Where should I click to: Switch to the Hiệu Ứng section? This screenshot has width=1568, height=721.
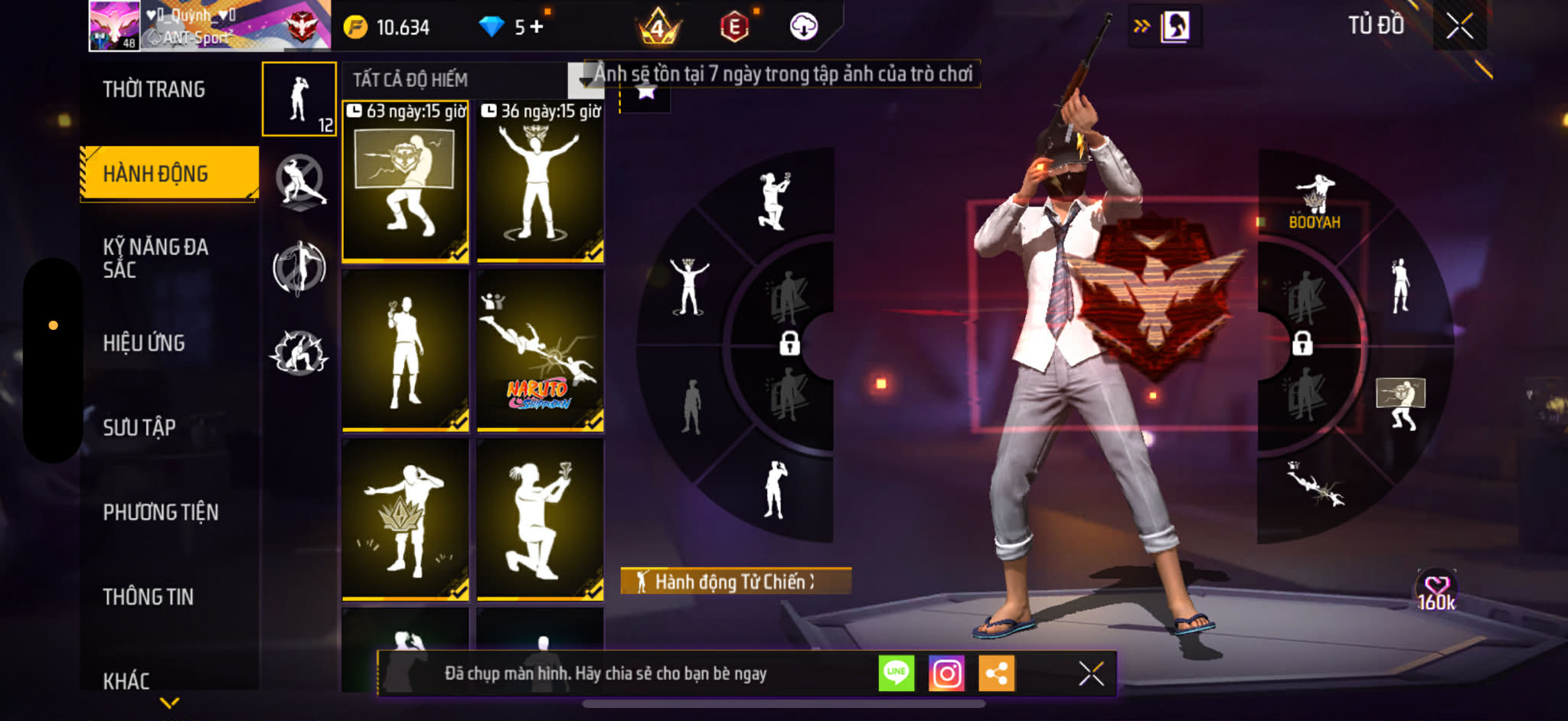click(x=144, y=343)
